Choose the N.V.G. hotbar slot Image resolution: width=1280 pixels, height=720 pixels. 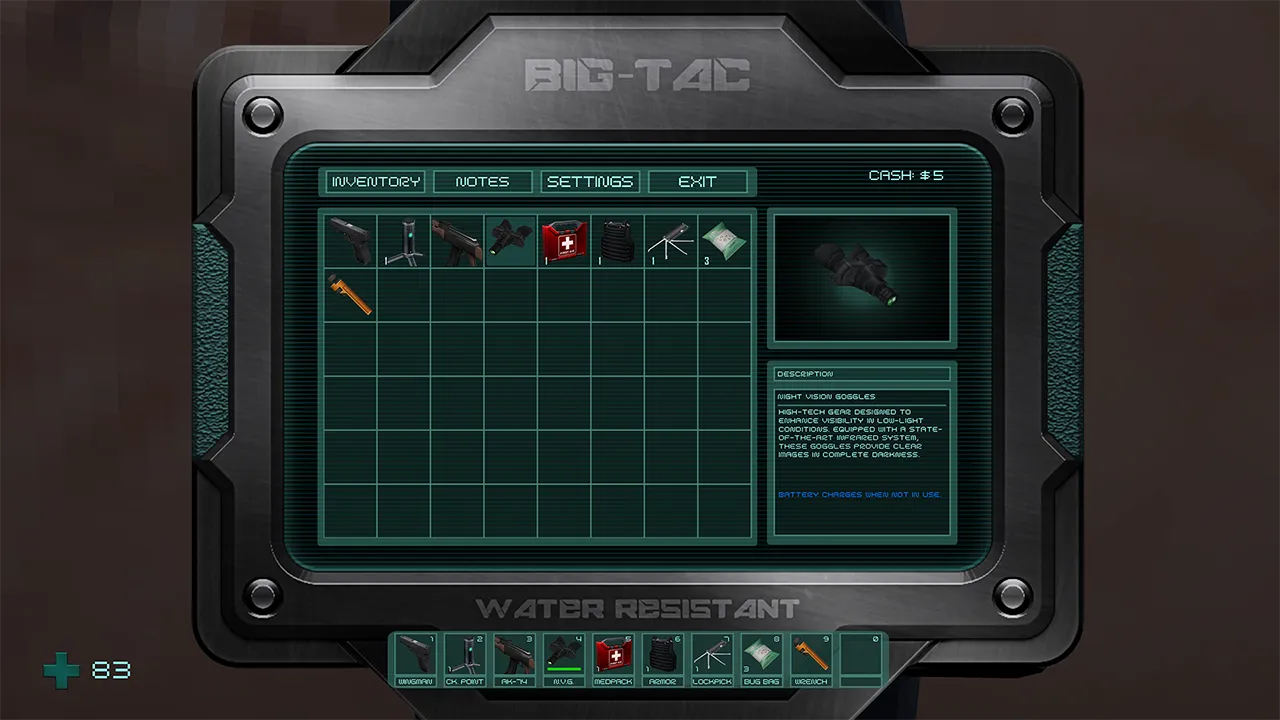[x=564, y=658]
